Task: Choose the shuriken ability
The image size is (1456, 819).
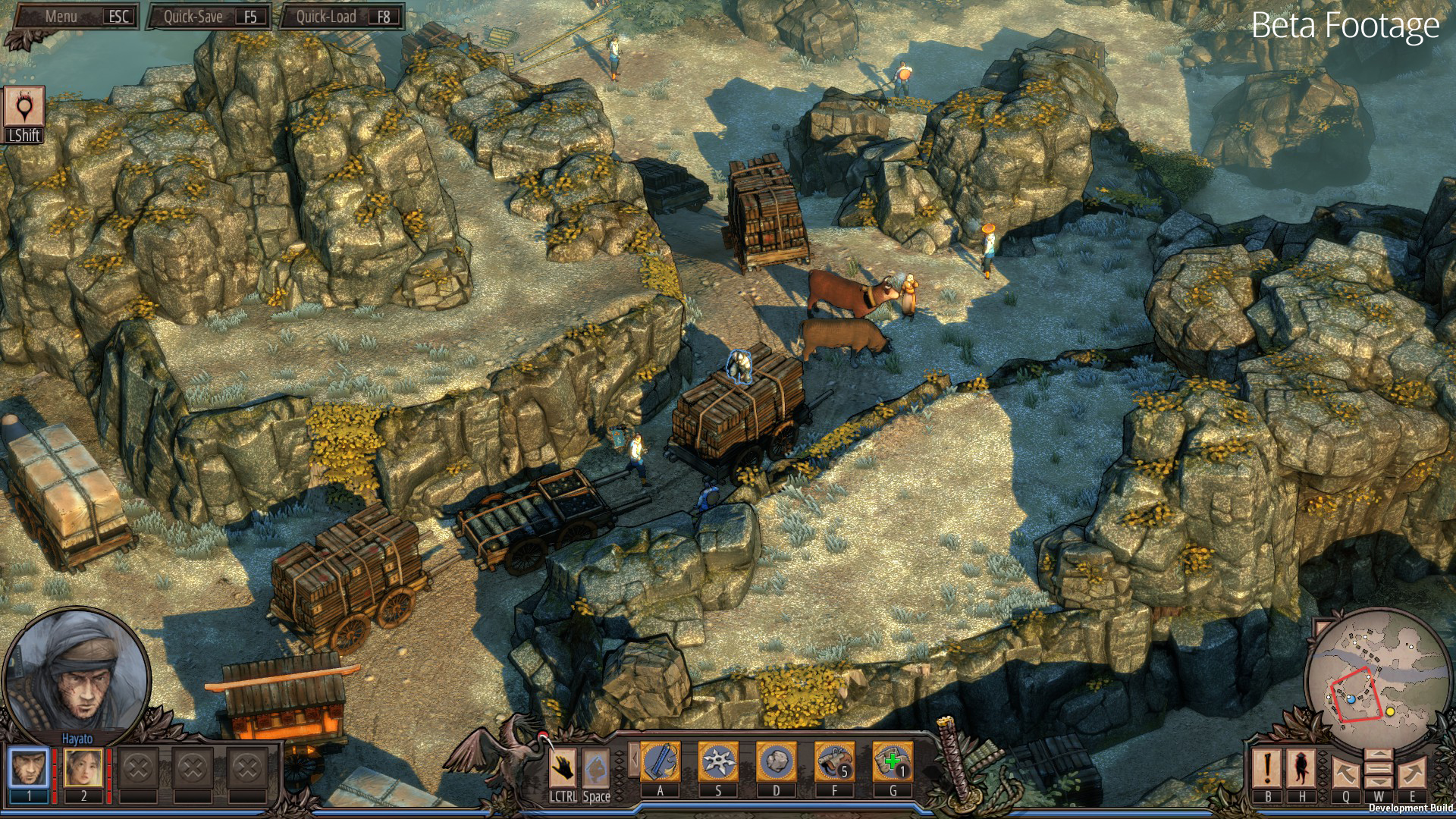Action: 718,761
